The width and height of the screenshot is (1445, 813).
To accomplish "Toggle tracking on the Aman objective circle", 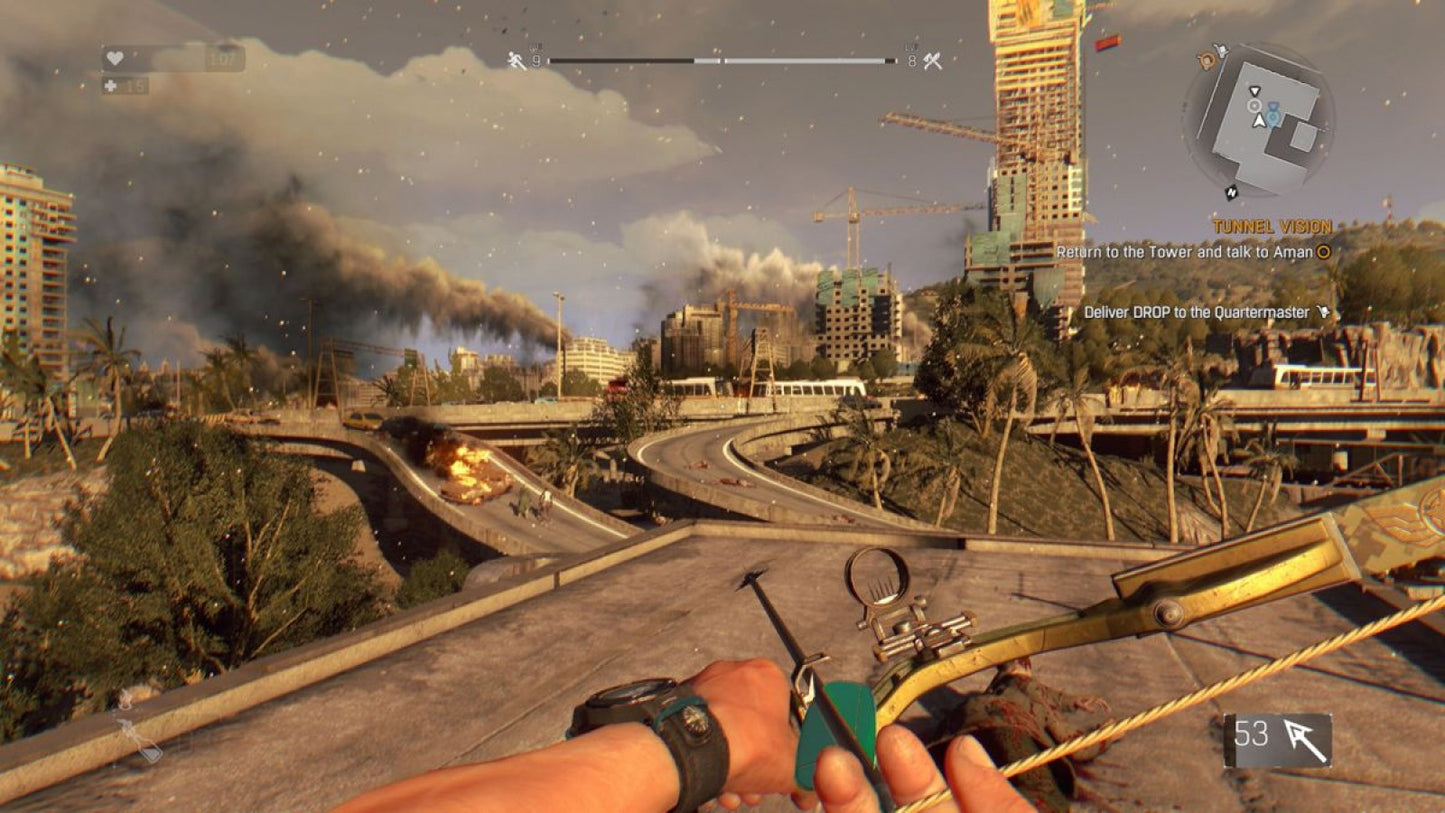I will 1324,251.
